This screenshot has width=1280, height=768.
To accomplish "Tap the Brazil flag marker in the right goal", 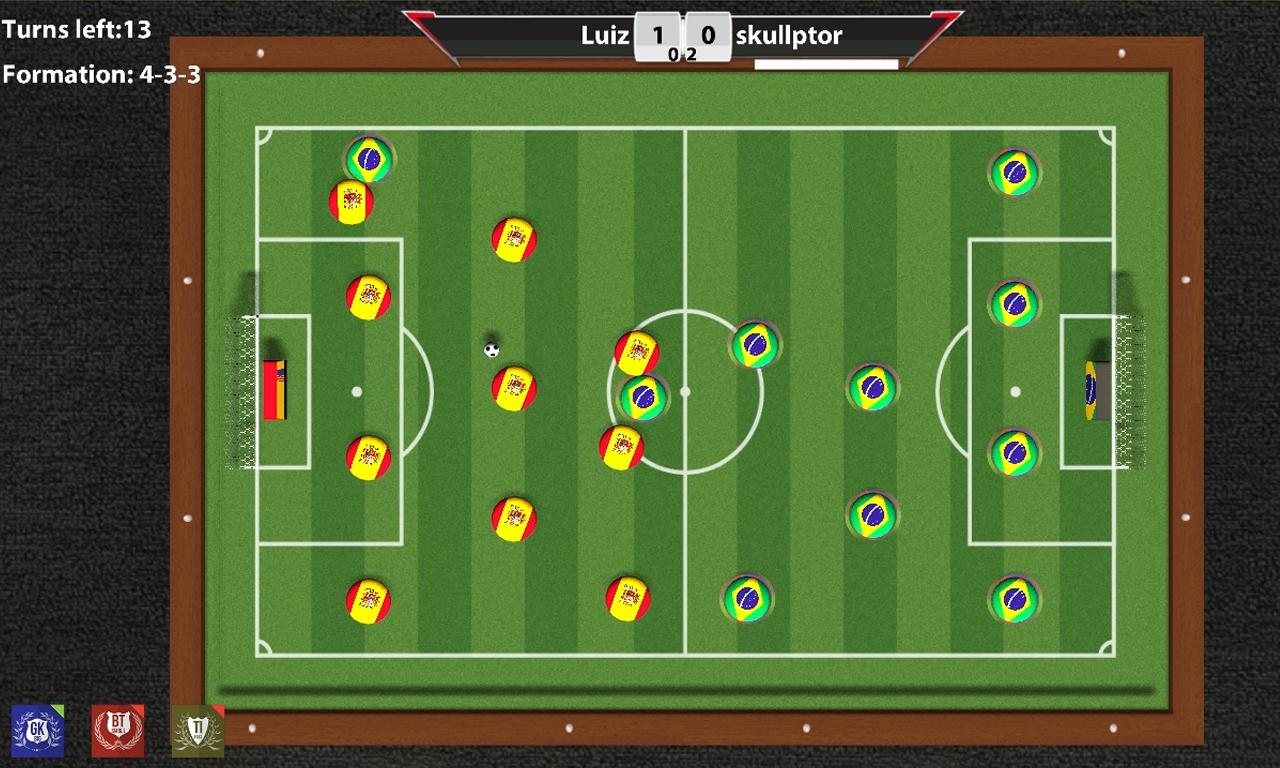I will pos(1090,390).
